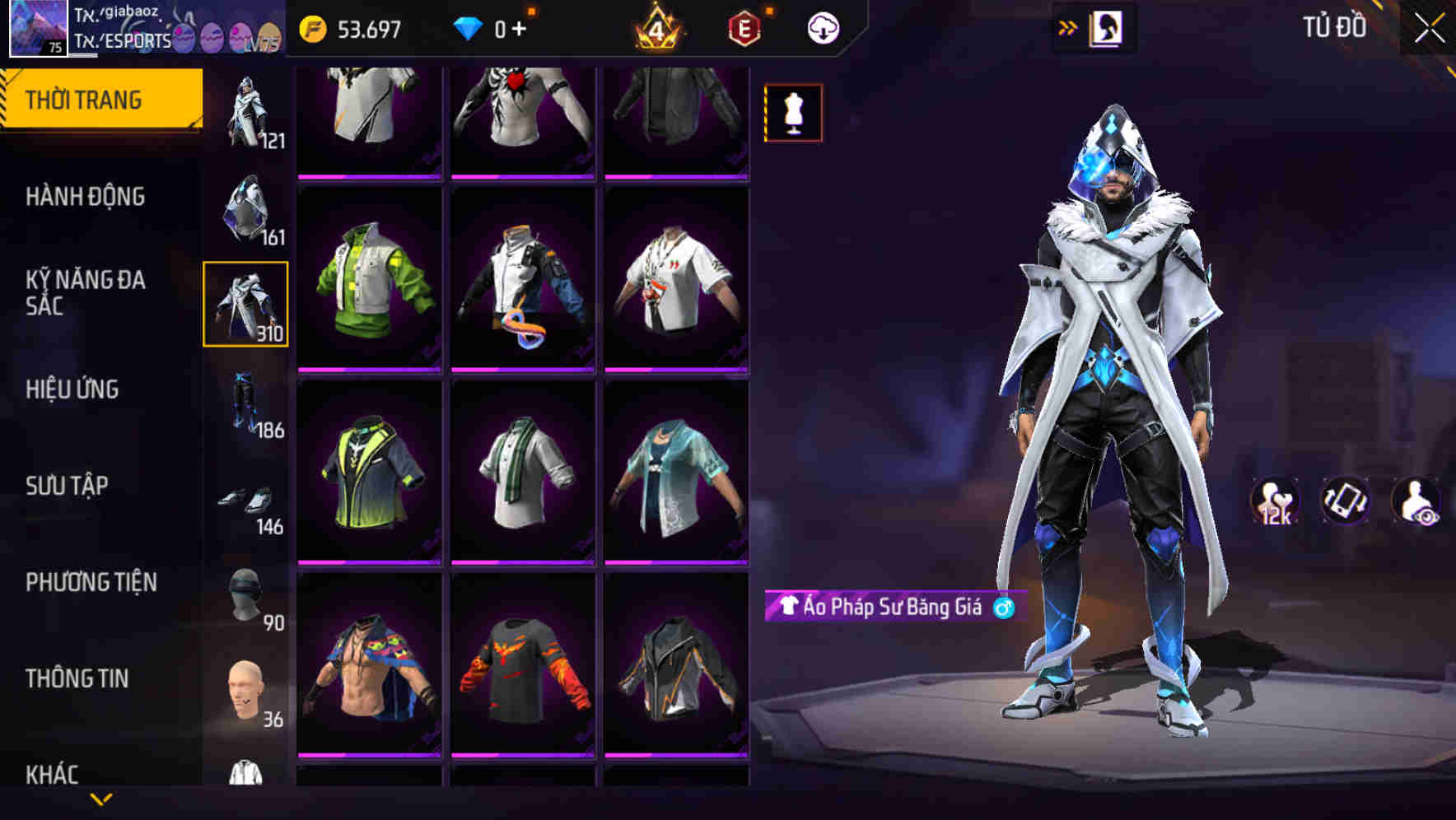This screenshot has width=1456, height=820.
Task: Click the double-arrow collapse control near TỦ ĐỒ
Action: (1066, 27)
